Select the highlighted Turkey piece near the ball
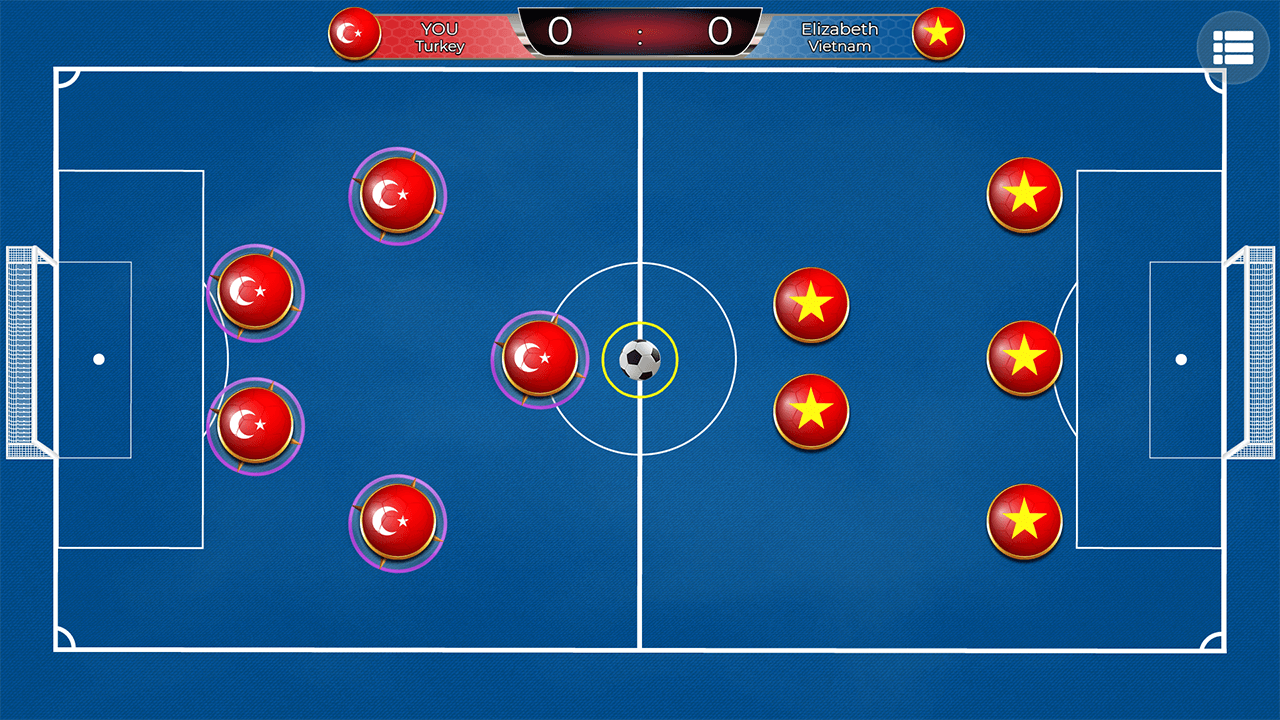The image size is (1280, 720). 540,359
